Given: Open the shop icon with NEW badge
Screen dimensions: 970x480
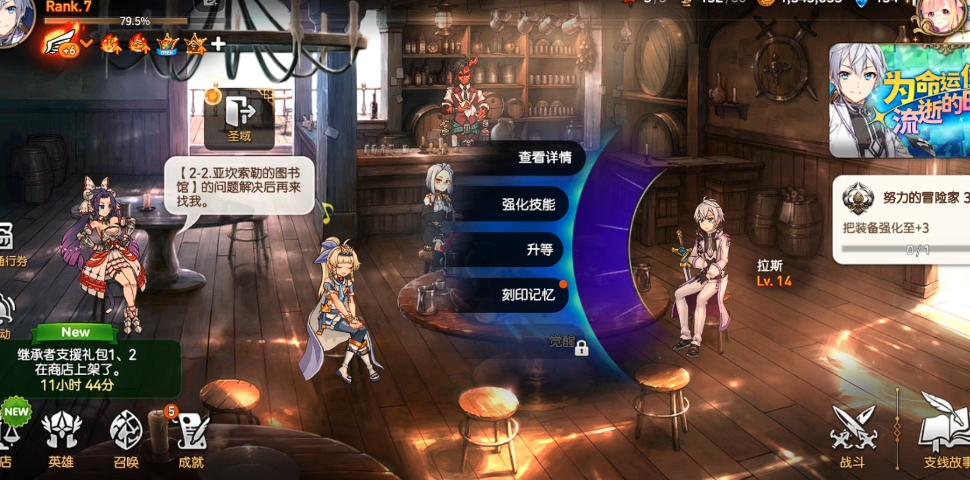Looking at the screenshot, I should click(8, 432).
